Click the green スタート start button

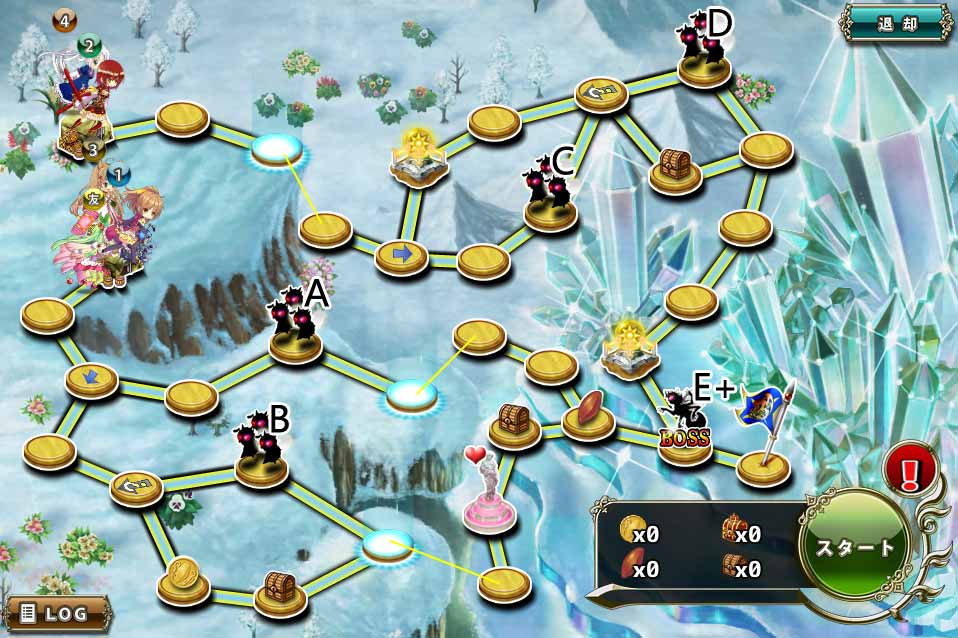click(x=857, y=547)
